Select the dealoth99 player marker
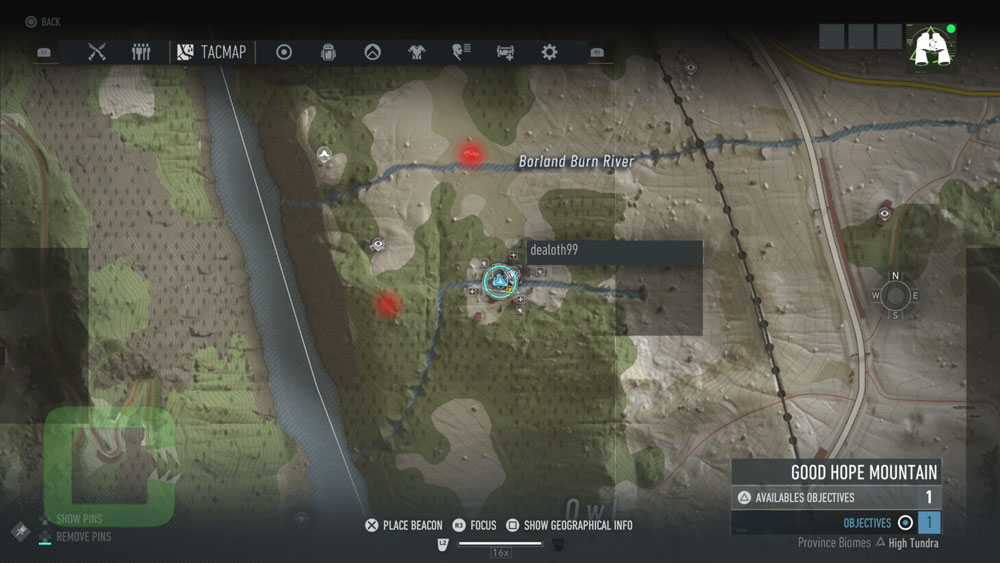Viewport: 1000px width, 563px height. coord(497,281)
